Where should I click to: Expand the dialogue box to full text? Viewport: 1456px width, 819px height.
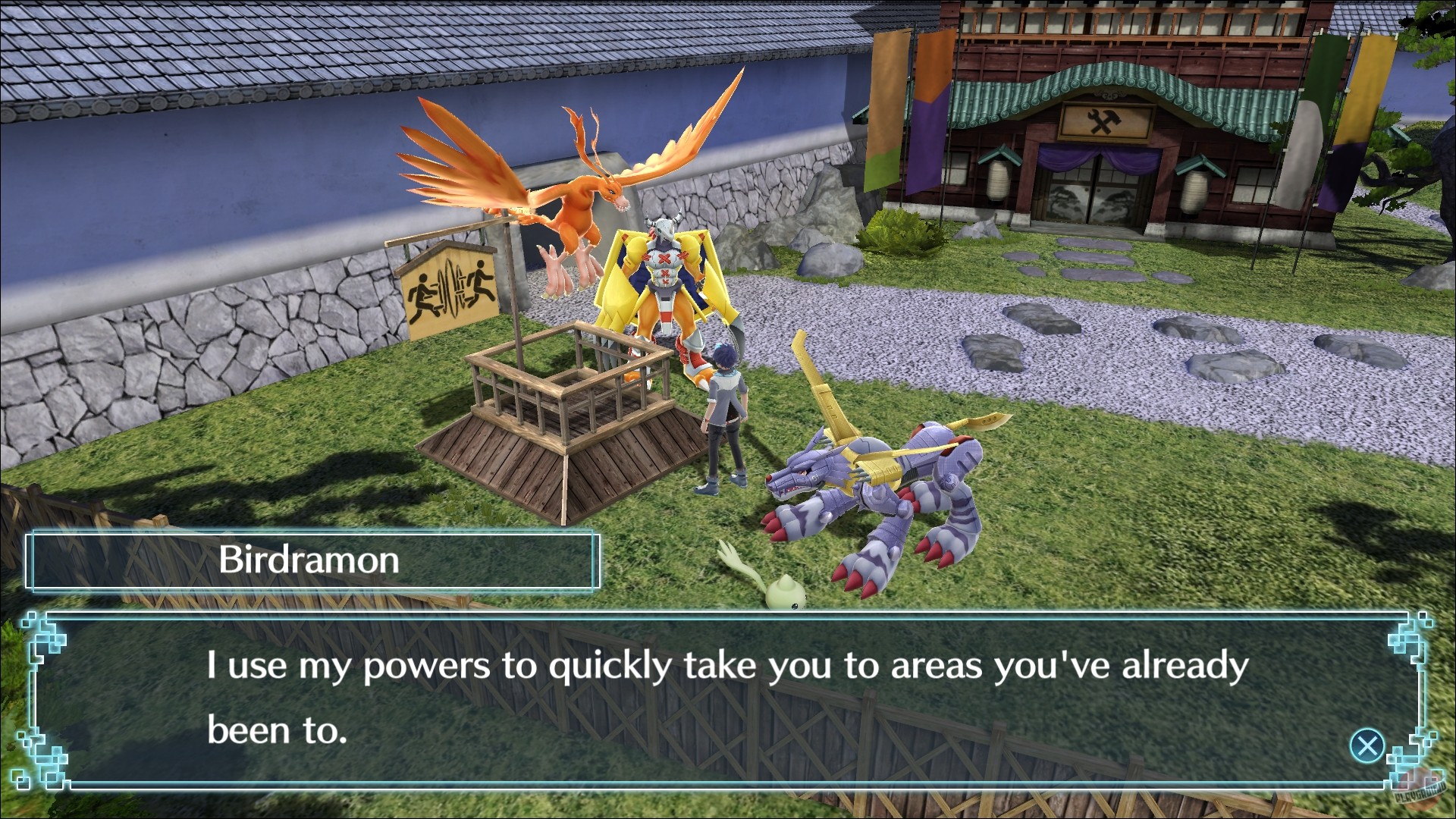728,698
